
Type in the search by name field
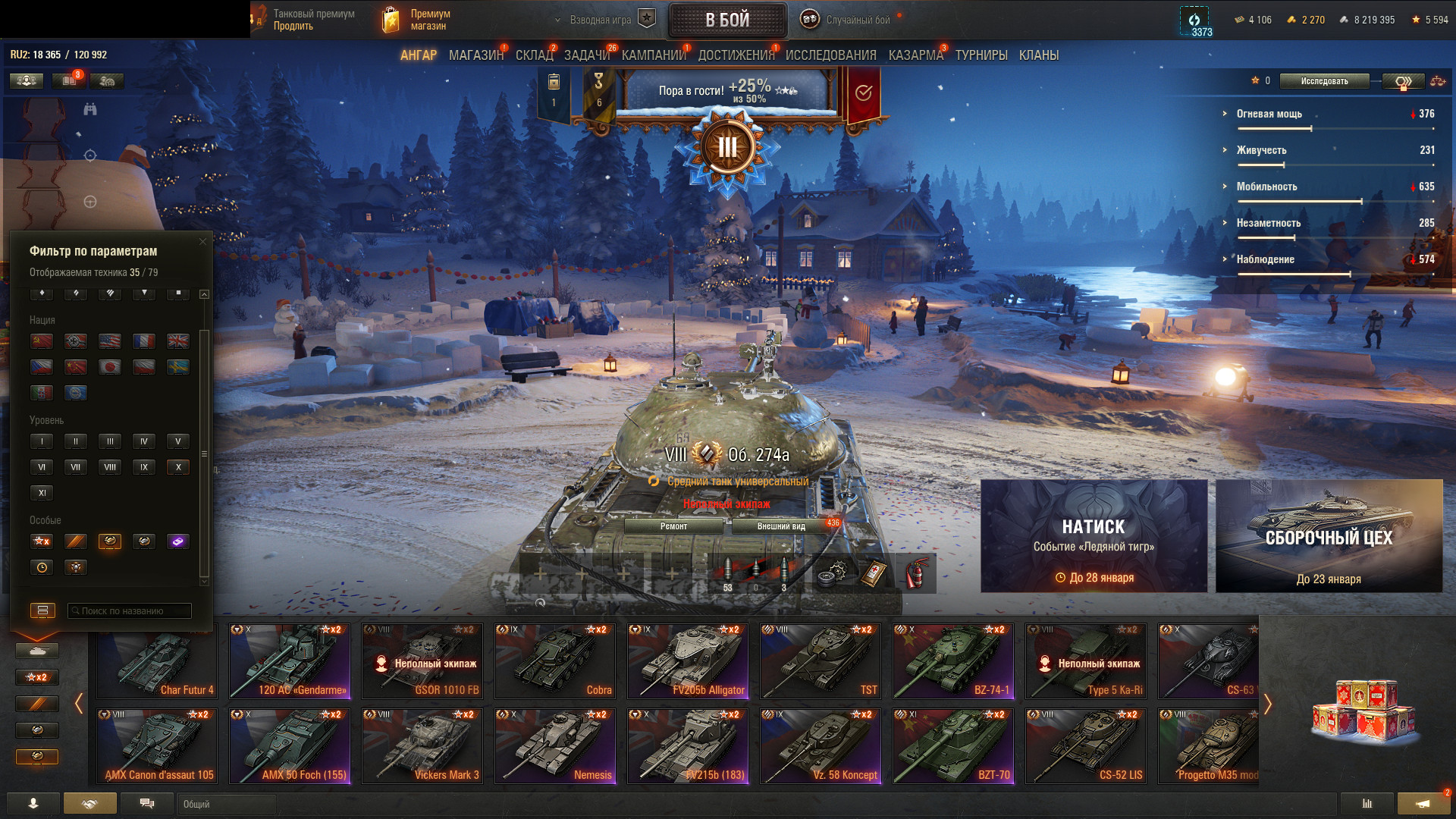[x=129, y=610]
